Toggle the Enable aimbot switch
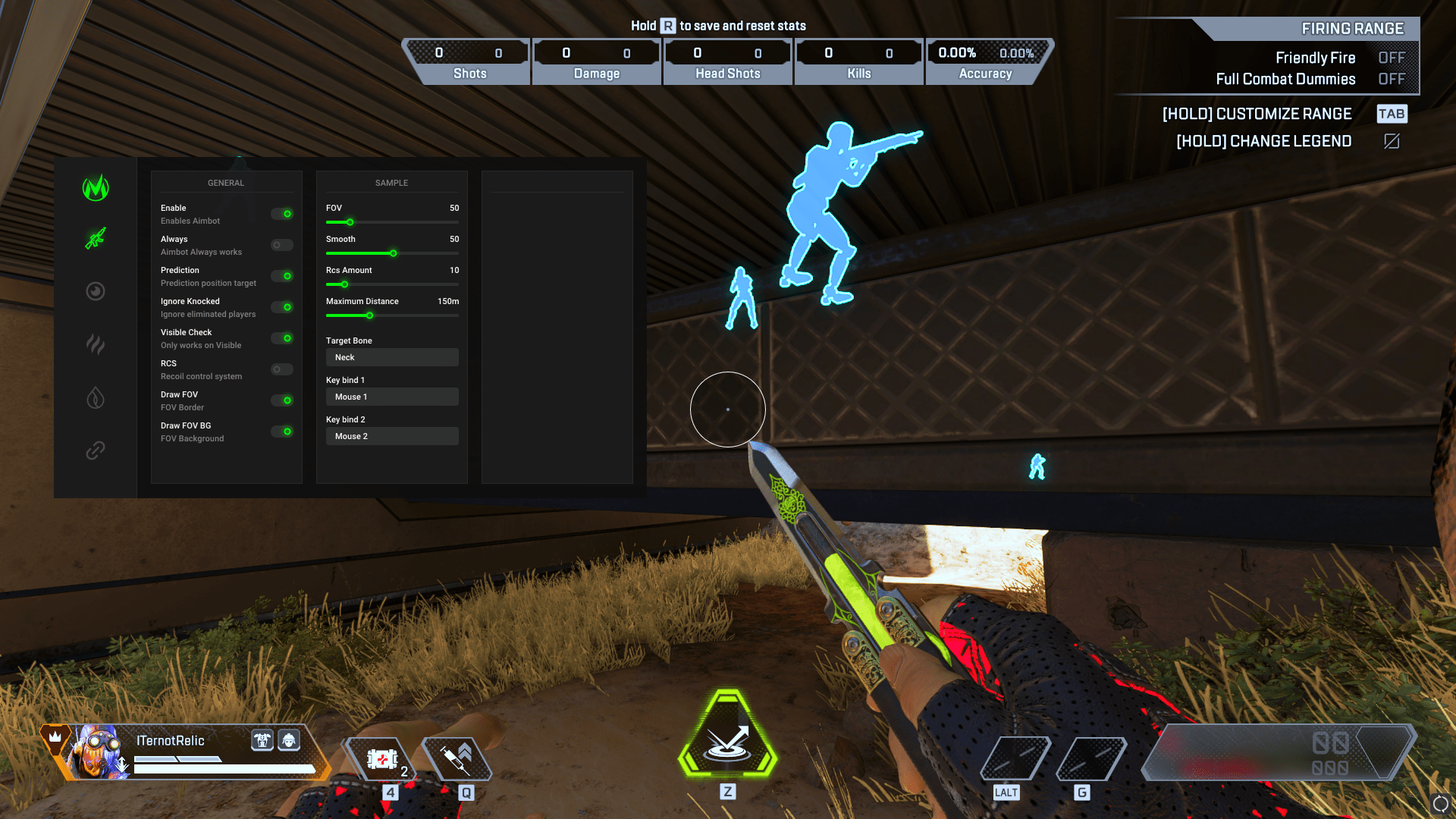The width and height of the screenshot is (1456, 819). [x=282, y=214]
